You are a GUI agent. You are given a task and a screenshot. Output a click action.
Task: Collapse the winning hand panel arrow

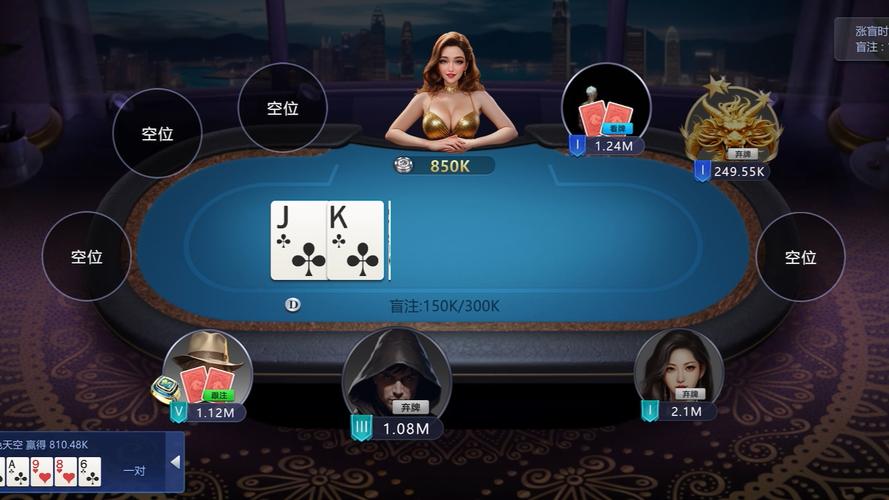coord(176,462)
